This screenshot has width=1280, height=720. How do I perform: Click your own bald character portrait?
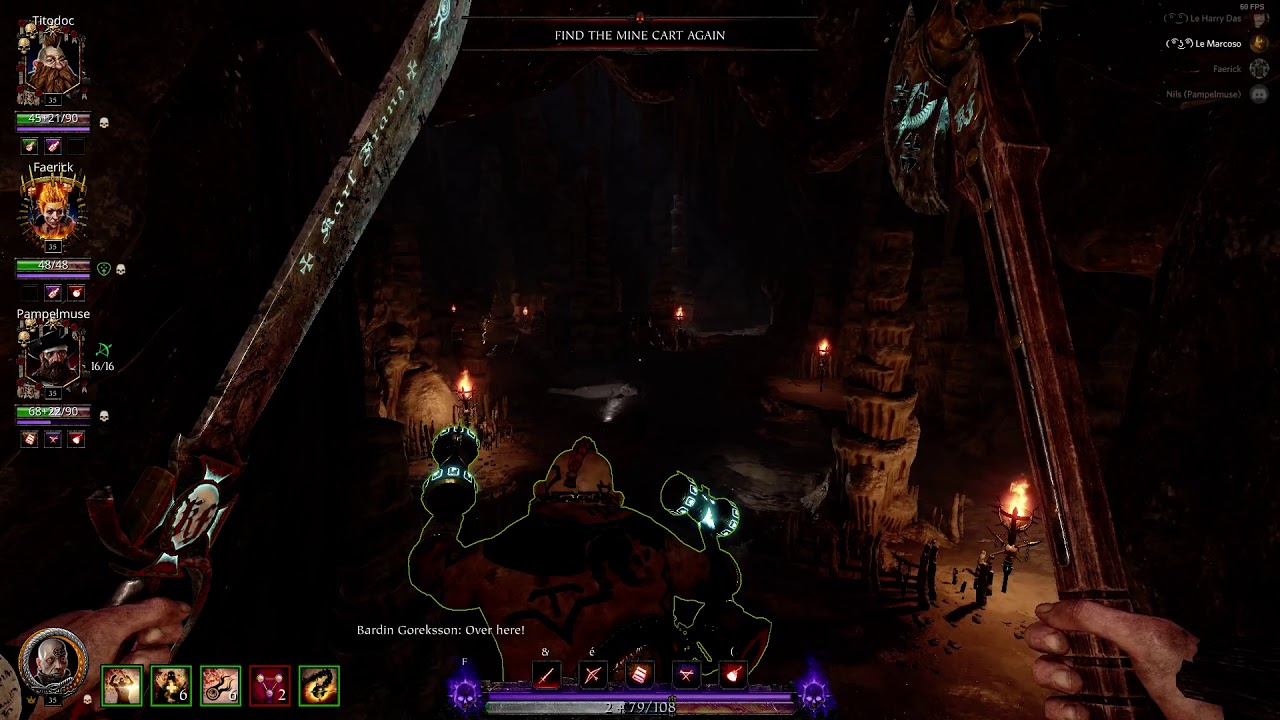tap(53, 663)
